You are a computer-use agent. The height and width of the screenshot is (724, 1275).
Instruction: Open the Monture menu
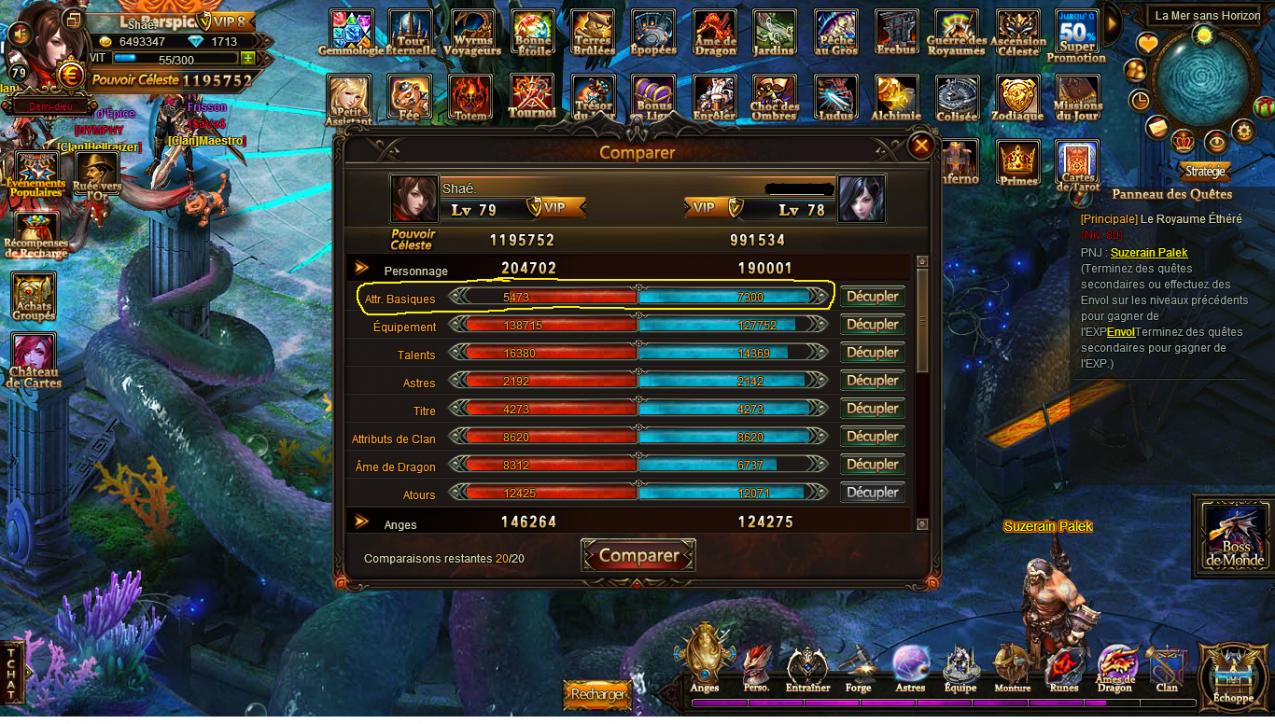pyautogui.click(x=1012, y=668)
